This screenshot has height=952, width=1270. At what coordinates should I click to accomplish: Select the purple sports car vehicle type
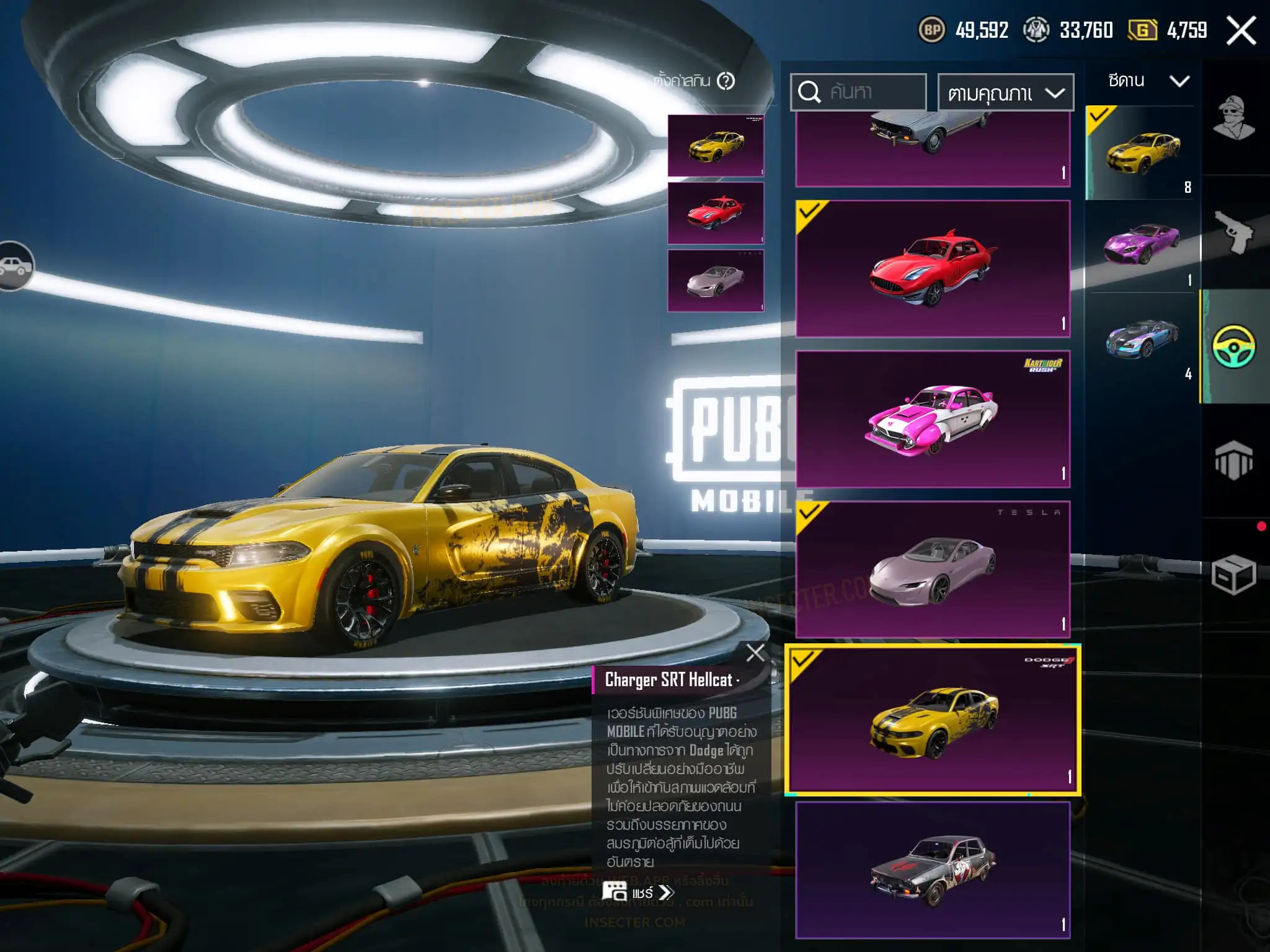pos(1141,245)
